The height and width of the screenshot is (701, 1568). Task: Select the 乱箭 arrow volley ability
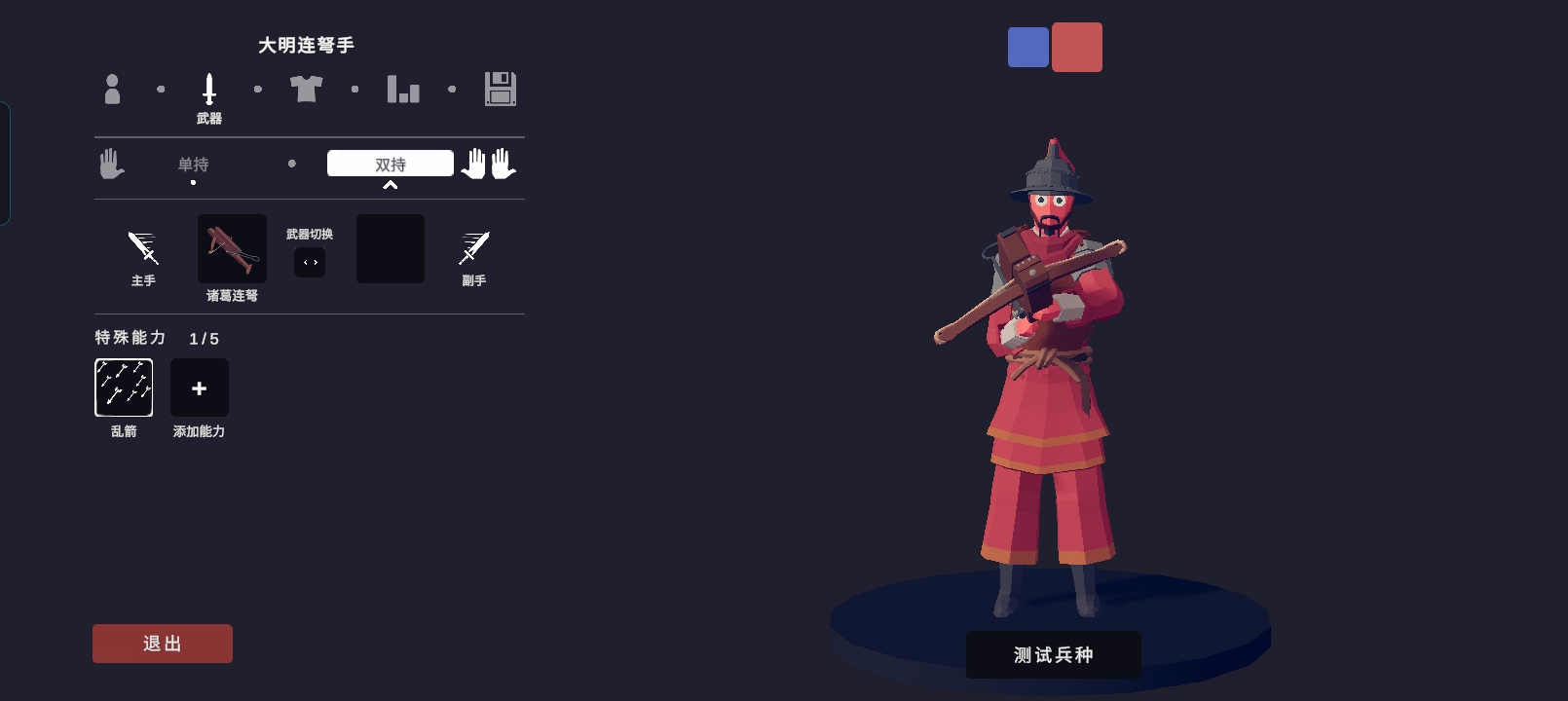pos(124,387)
